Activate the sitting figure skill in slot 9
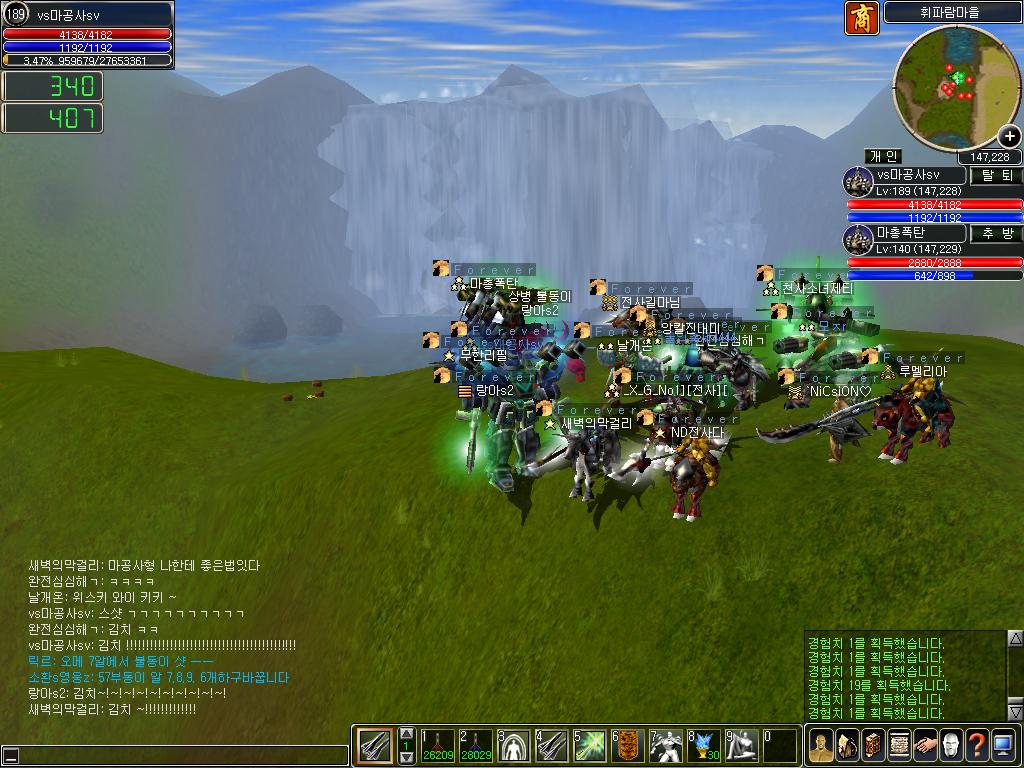 pos(742,746)
